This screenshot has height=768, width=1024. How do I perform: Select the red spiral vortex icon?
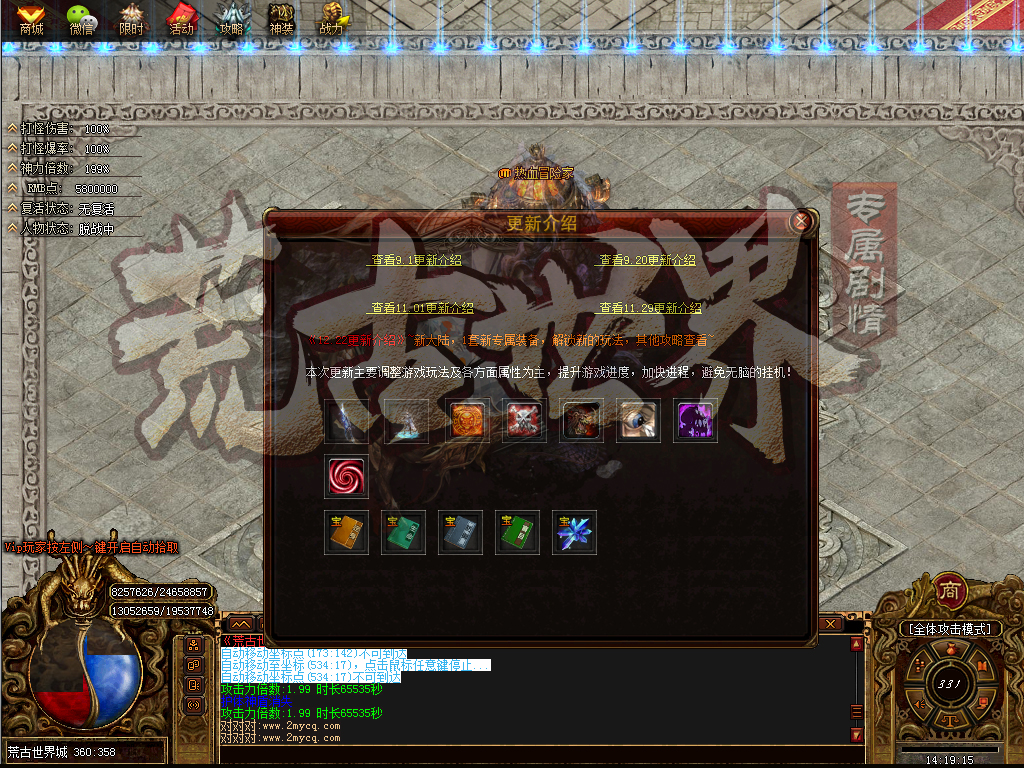(x=346, y=477)
